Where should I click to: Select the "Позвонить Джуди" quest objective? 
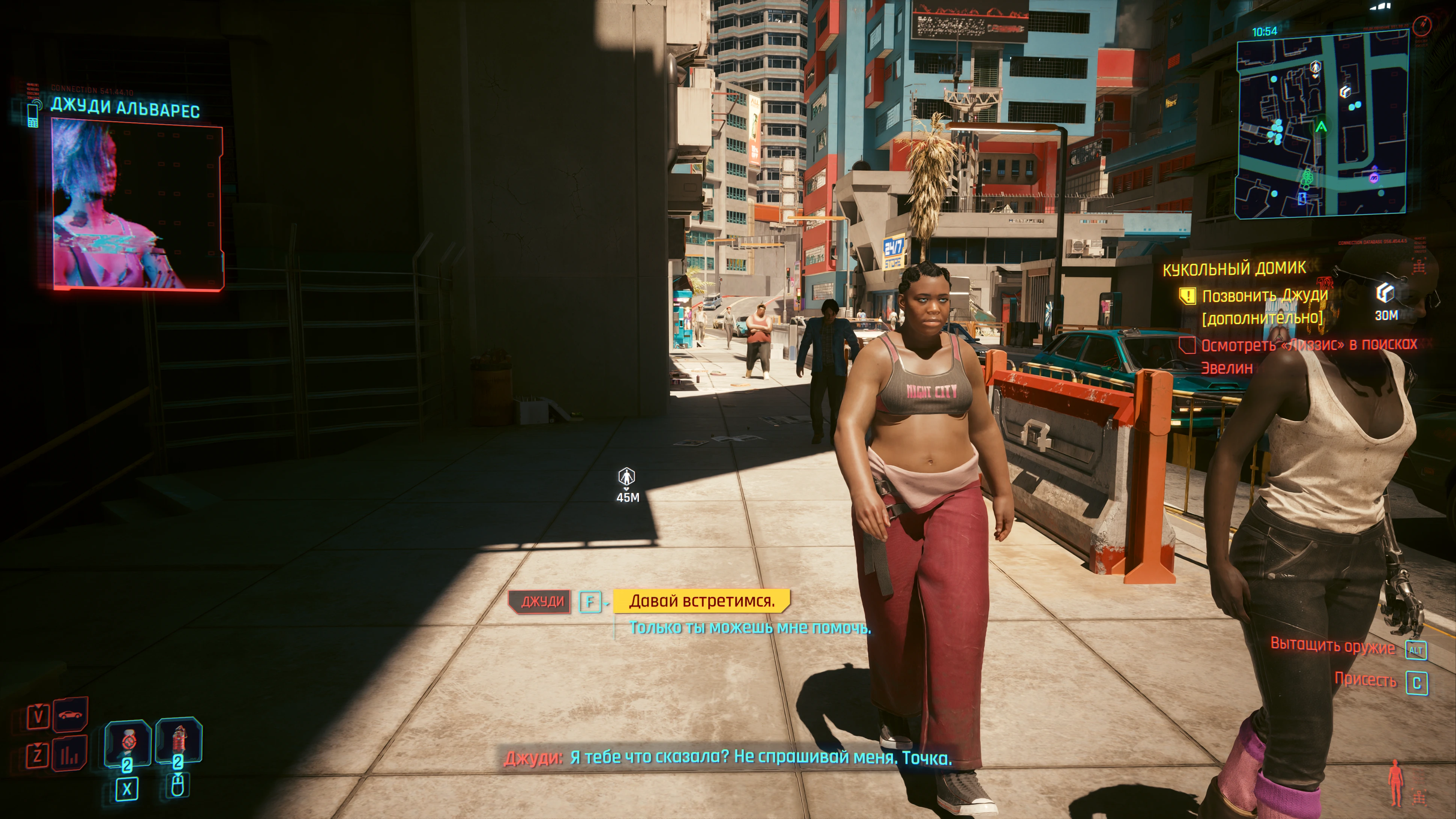pos(1264,296)
